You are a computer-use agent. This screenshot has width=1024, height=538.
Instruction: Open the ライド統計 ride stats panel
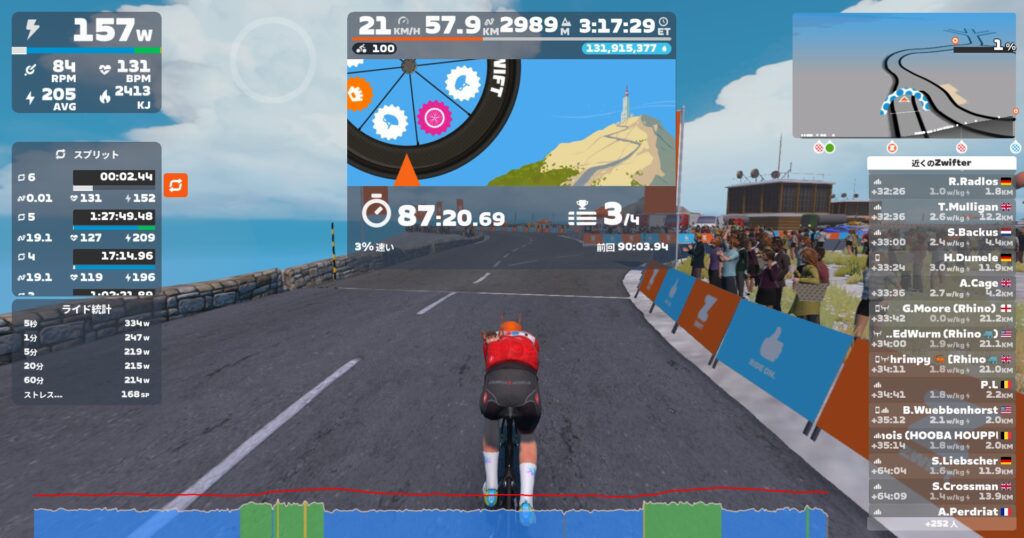tap(85, 308)
